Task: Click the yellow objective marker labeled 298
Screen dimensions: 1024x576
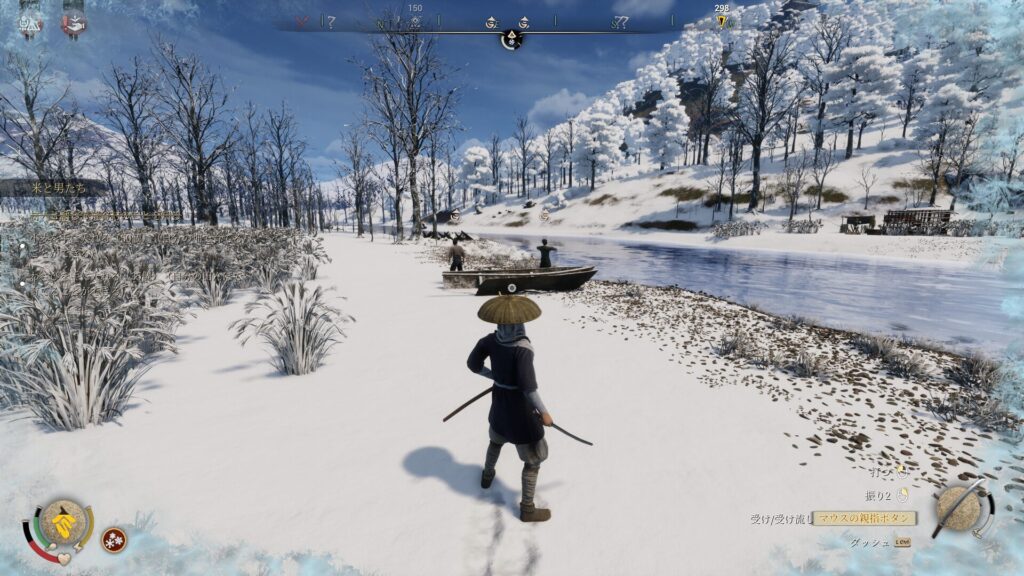Action: [x=722, y=21]
